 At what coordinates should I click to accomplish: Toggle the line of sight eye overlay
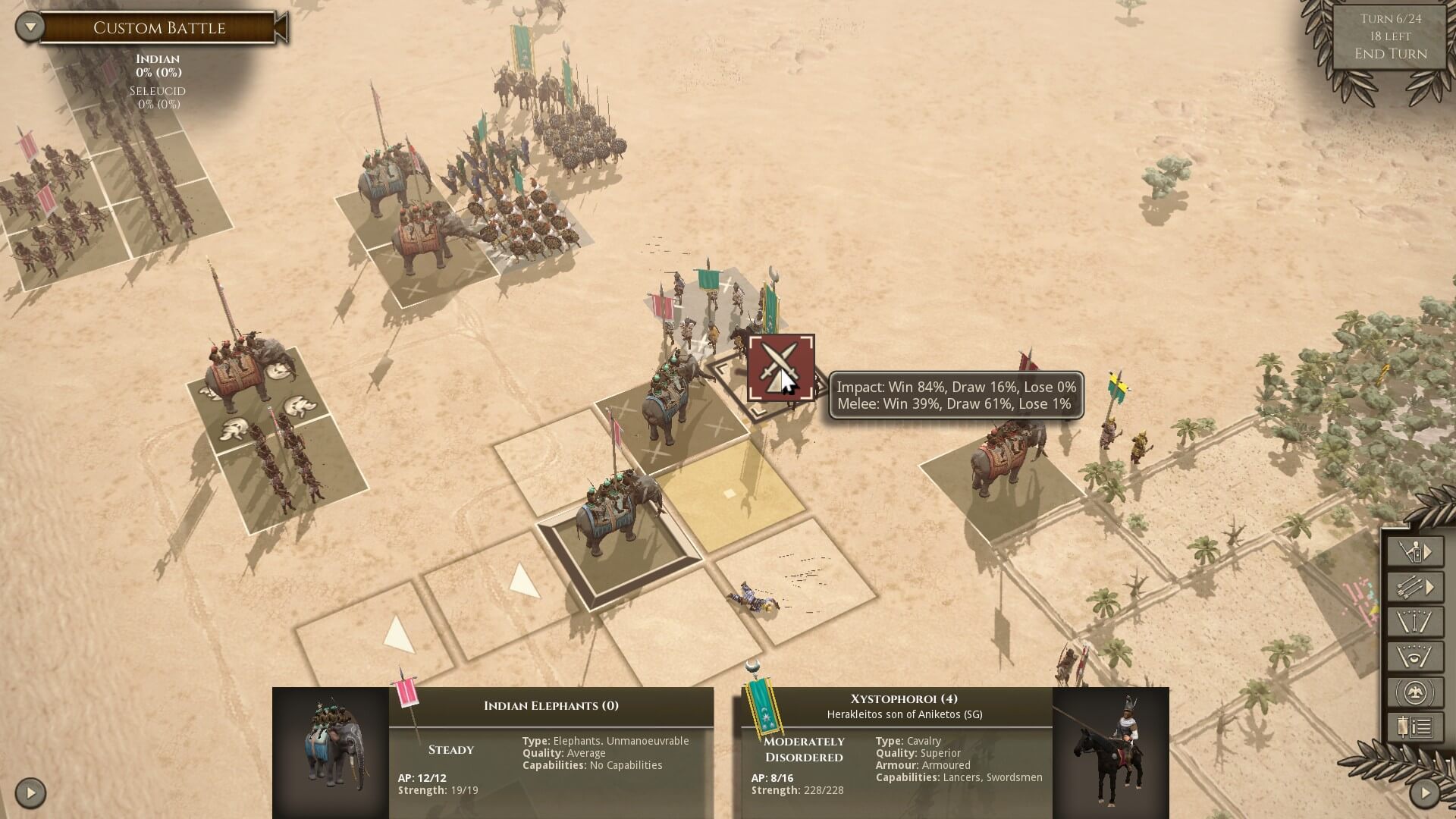[1415, 657]
